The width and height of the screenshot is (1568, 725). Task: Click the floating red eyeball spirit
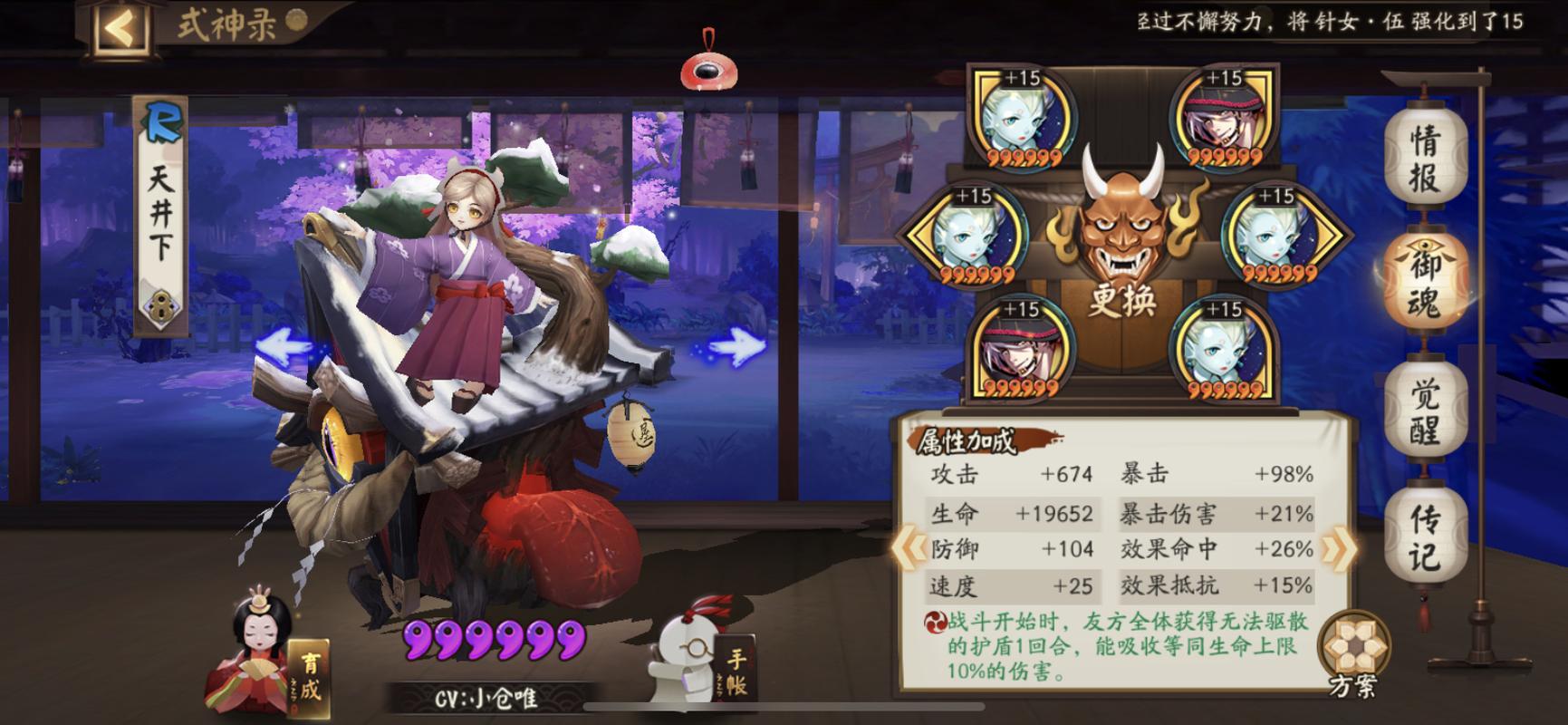pos(708,68)
